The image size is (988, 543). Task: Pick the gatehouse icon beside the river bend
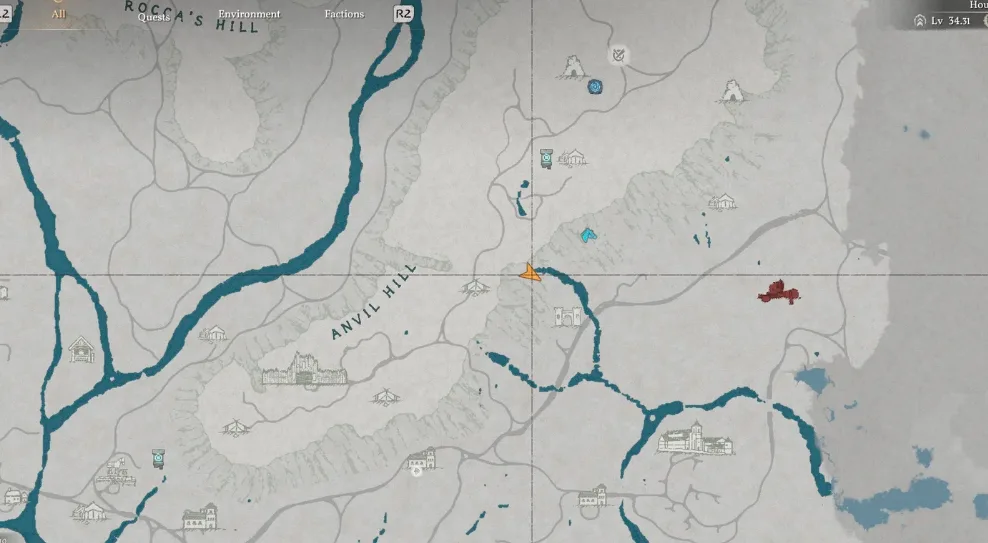point(566,317)
